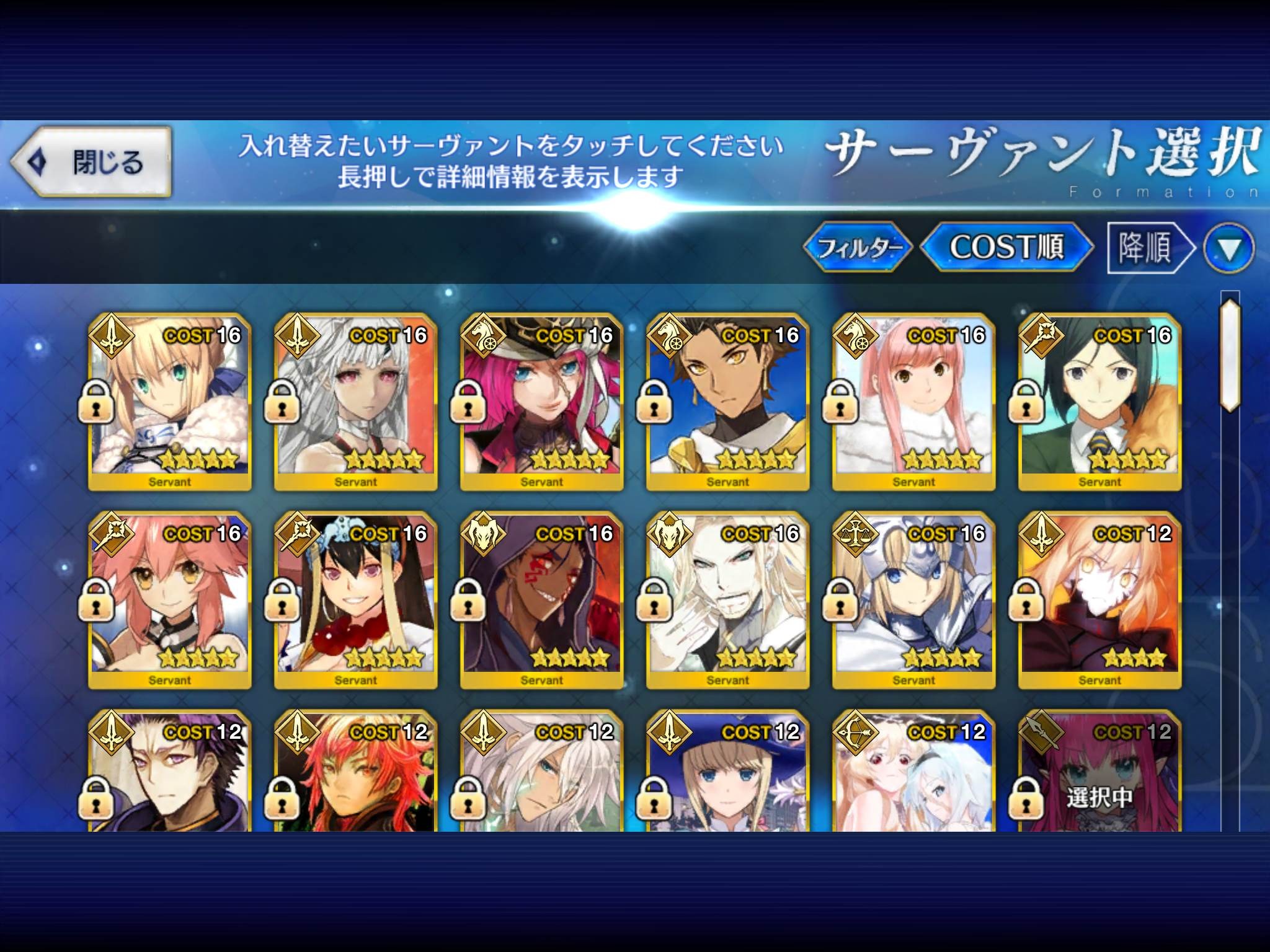Screen dimensions: 1270x952
Task: Select the pink fox-eared Caster card
Action: [169, 600]
